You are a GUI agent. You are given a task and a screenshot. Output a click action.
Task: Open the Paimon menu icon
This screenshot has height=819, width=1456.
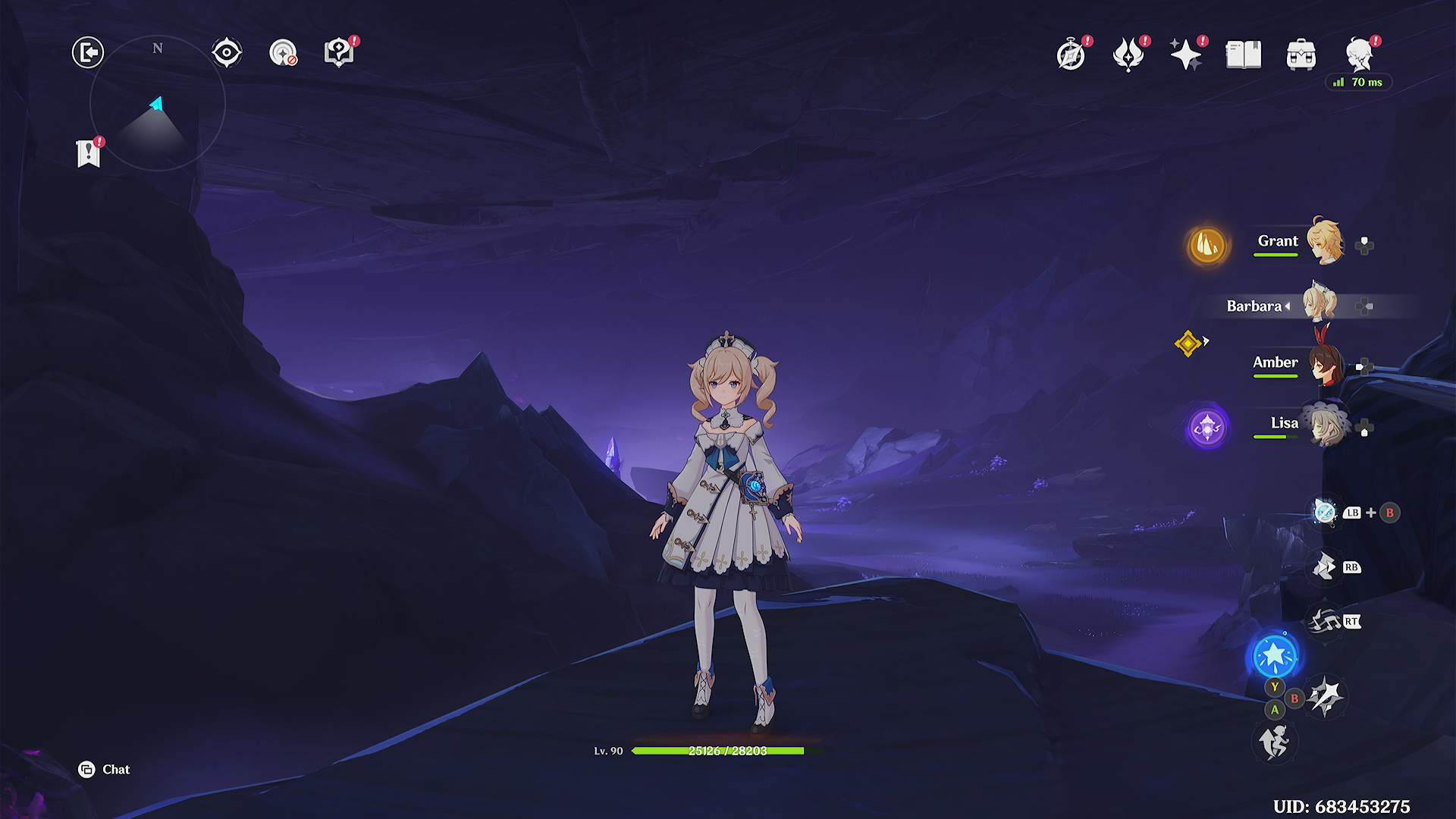(x=1359, y=55)
